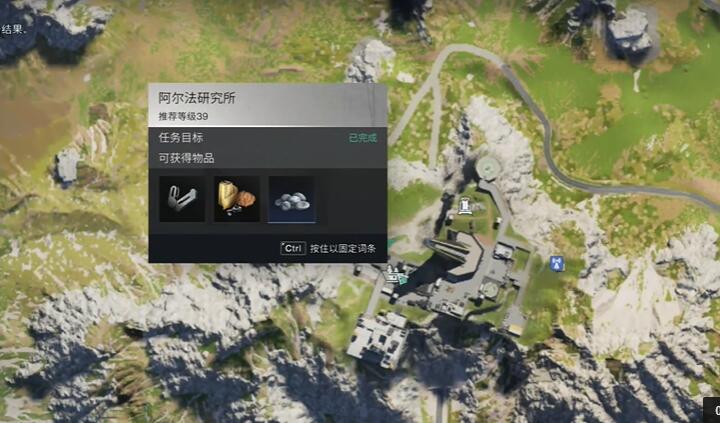Click the white building marker on map
The width and height of the screenshot is (720, 423).
click(465, 206)
